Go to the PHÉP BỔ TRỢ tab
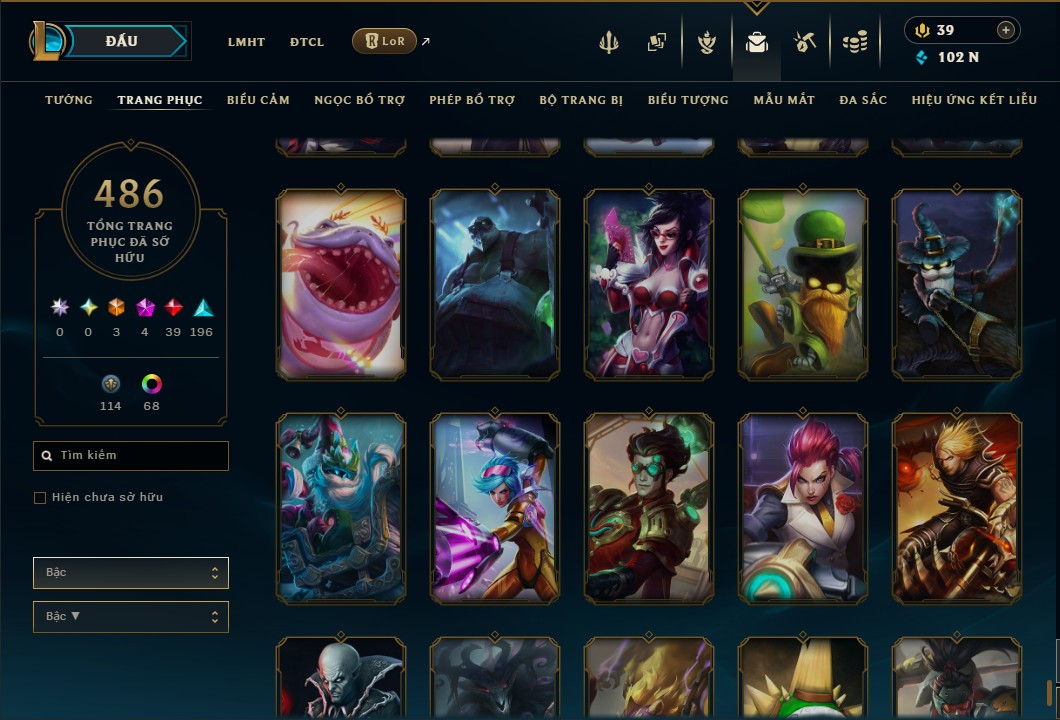This screenshot has width=1060, height=720. click(472, 100)
